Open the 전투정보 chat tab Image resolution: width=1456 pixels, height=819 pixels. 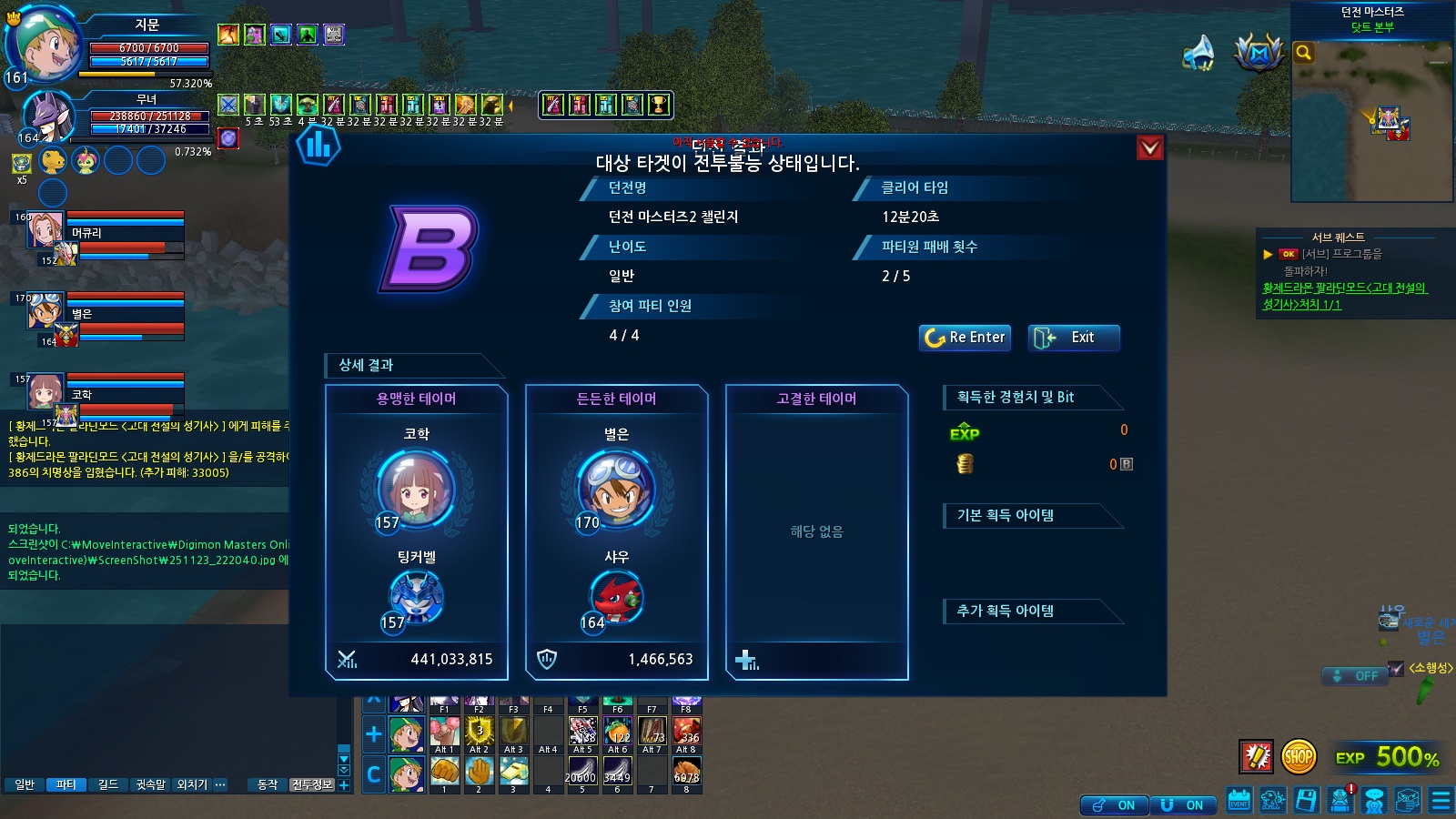(312, 784)
